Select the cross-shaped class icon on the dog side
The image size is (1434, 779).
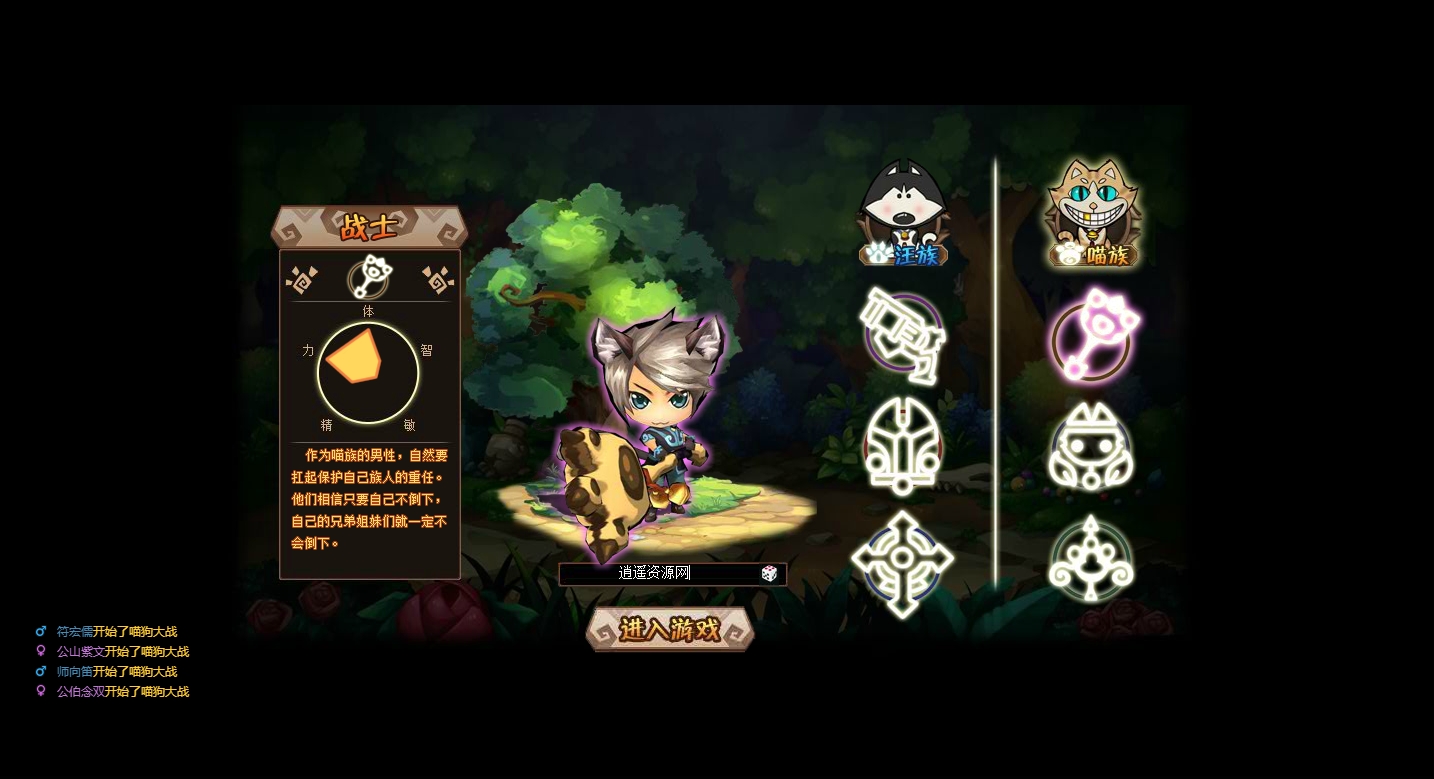click(x=903, y=557)
